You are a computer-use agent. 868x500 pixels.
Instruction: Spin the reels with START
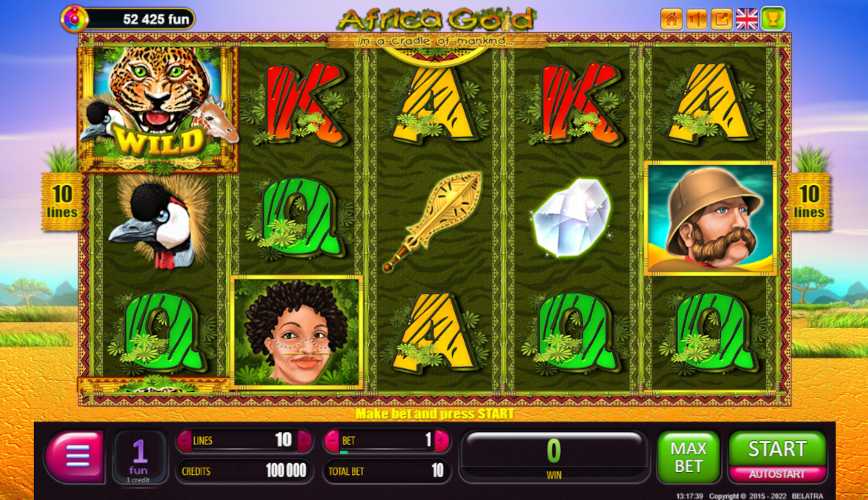pyautogui.click(x=777, y=449)
